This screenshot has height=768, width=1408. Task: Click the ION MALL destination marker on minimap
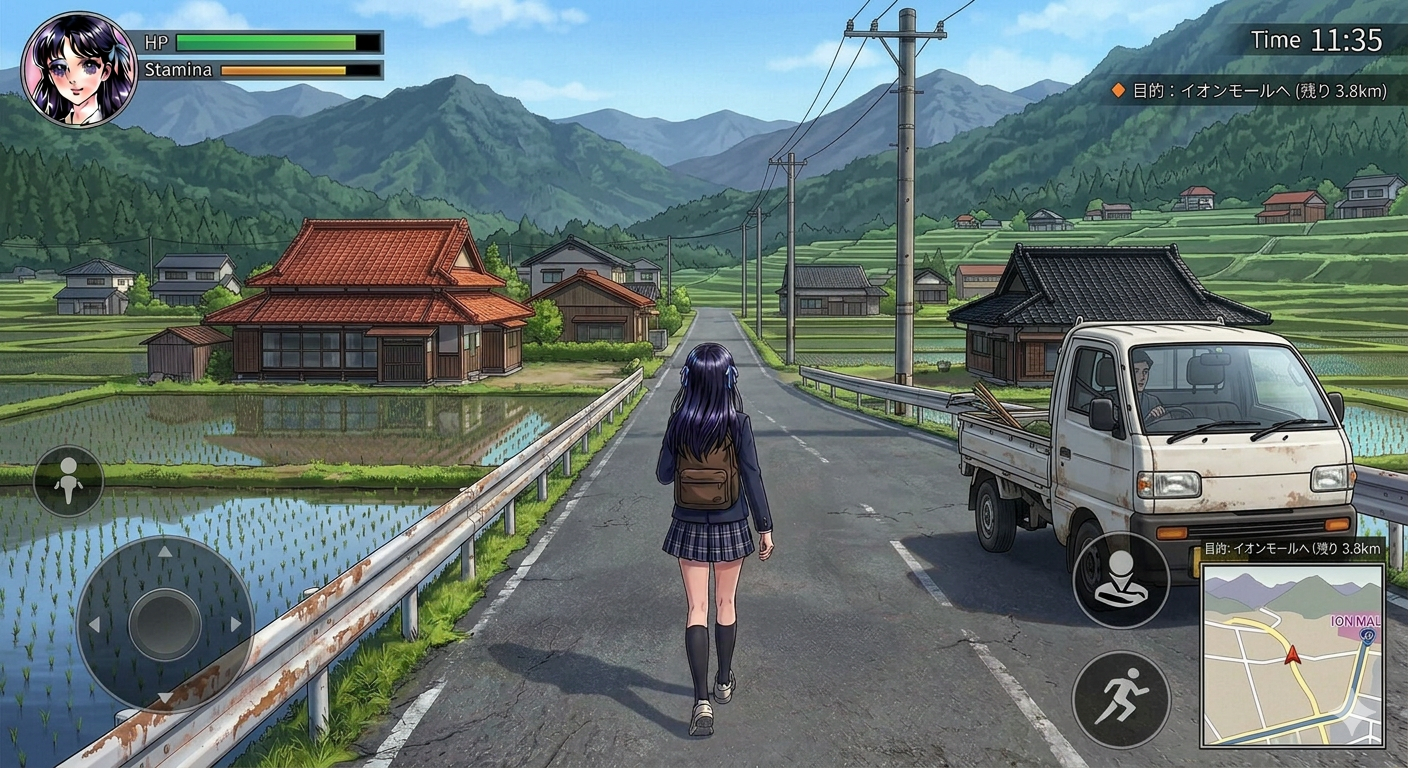click(1367, 634)
